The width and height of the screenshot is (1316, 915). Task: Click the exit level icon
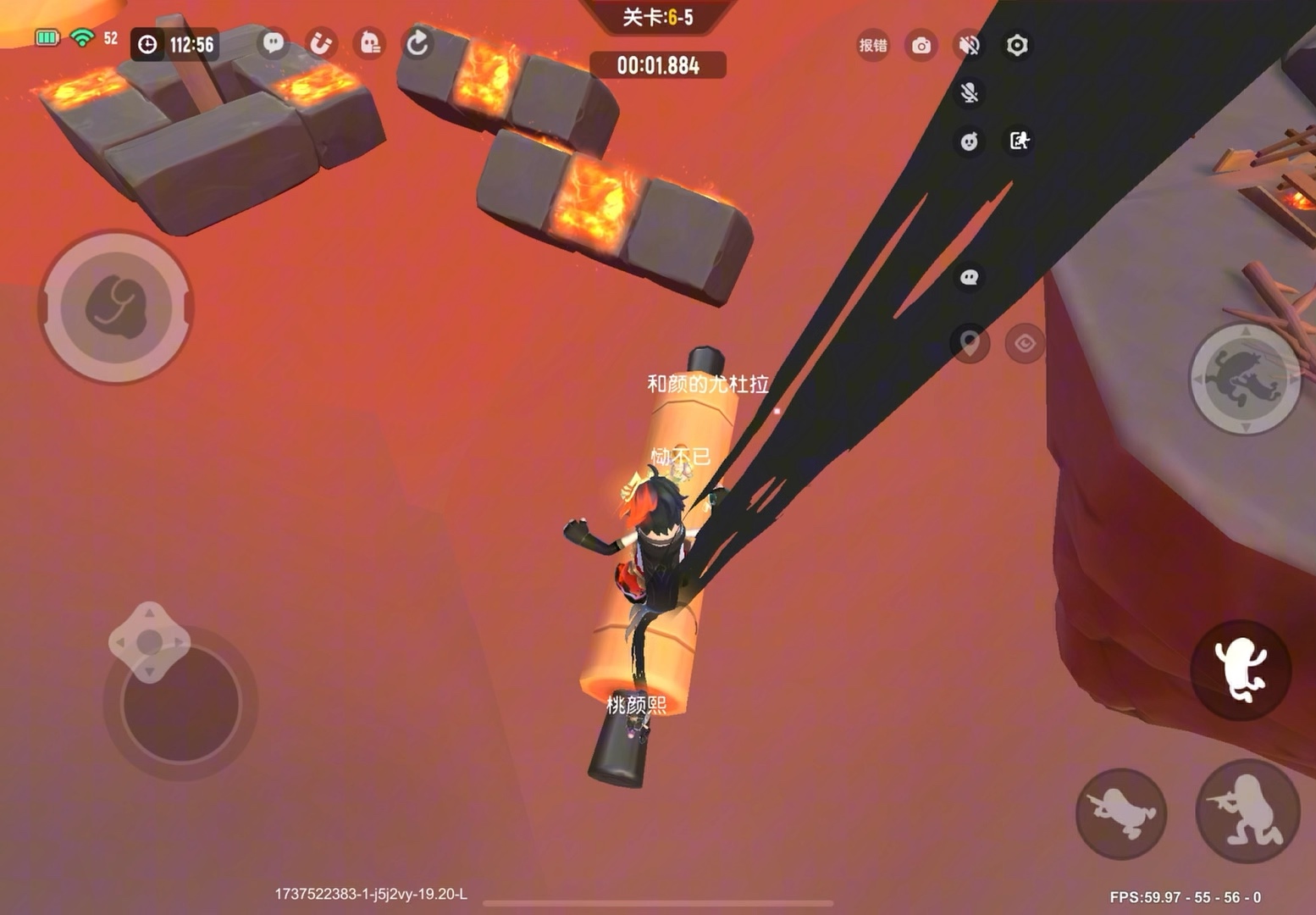coord(1019,141)
